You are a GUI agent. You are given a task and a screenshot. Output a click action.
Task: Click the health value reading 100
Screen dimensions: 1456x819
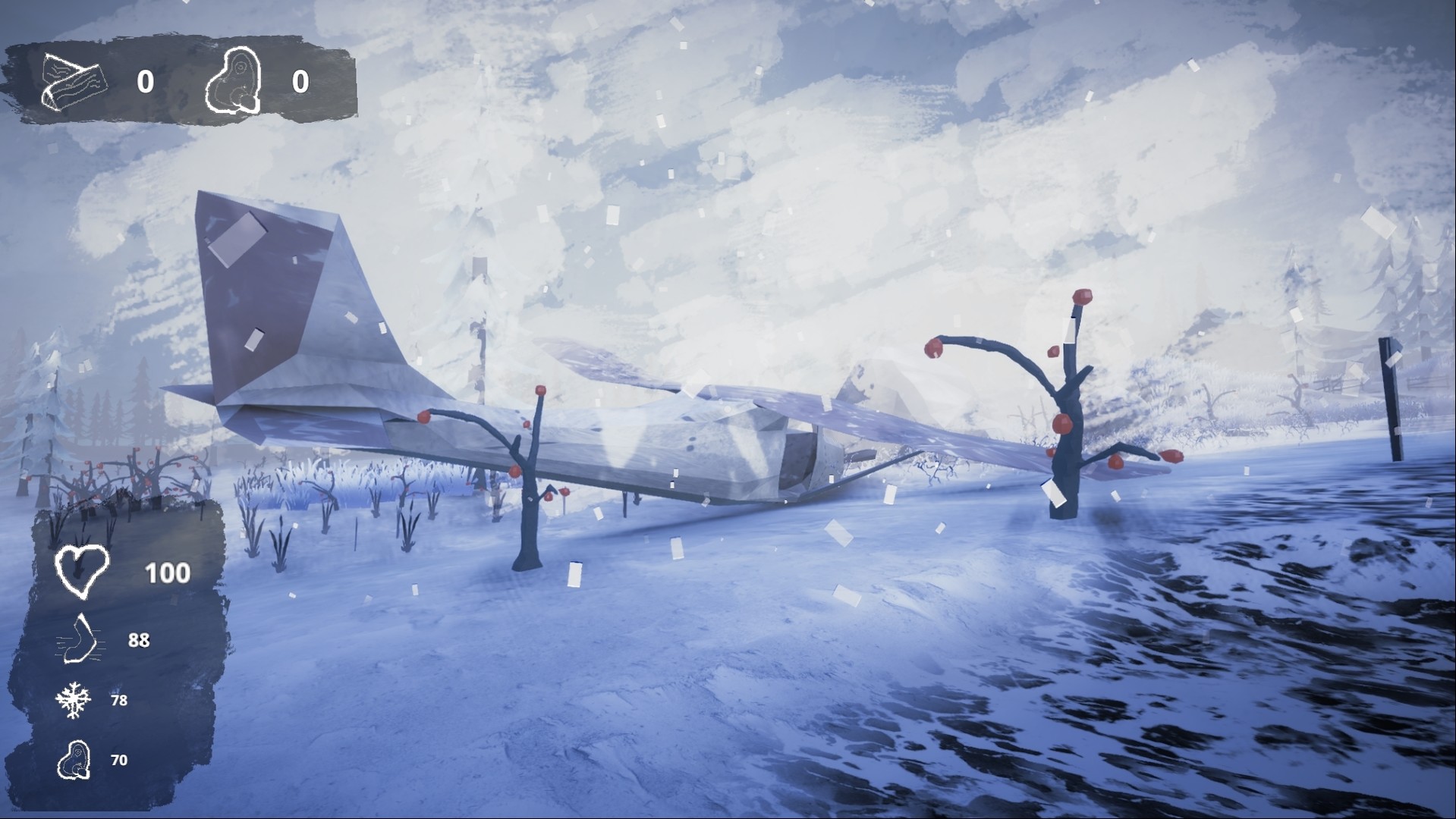point(168,573)
